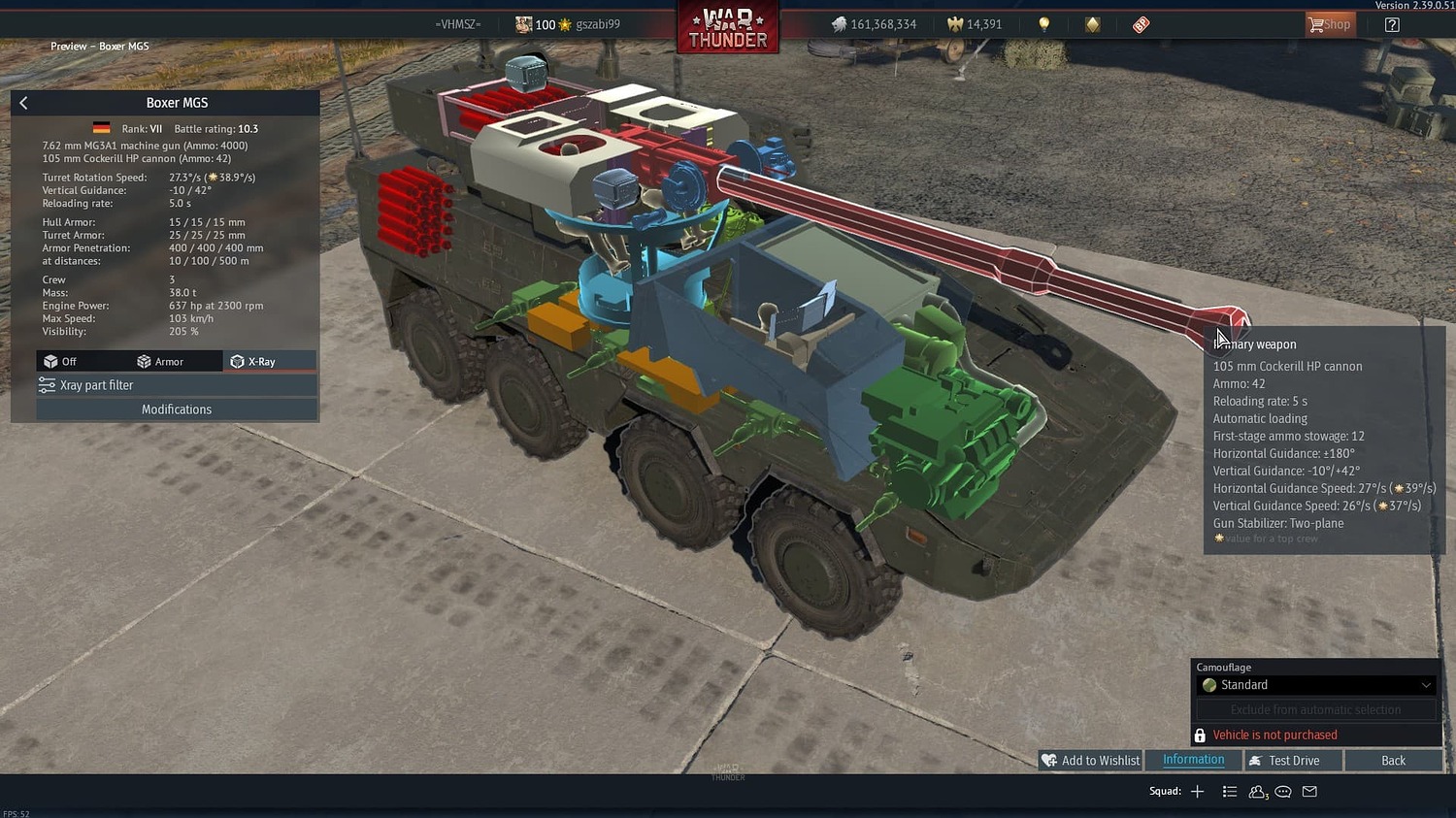Start a Test Drive of the Boxer MGS
1456x818 pixels.
coord(1292,760)
